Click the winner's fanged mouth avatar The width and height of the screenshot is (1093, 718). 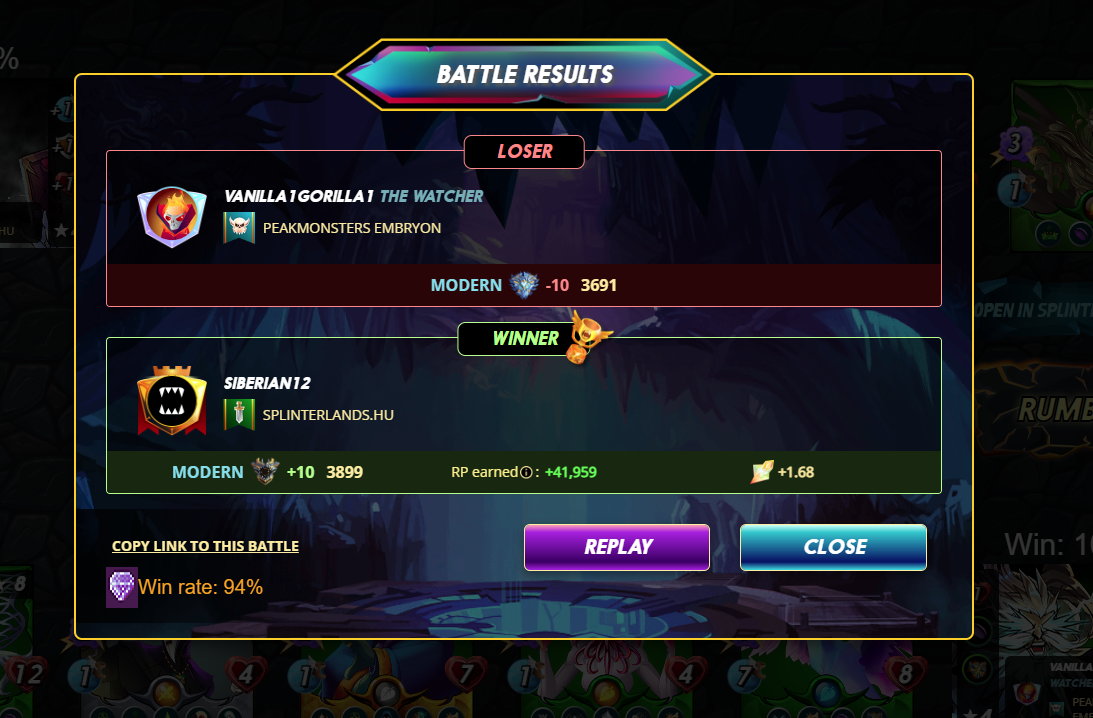click(171, 400)
